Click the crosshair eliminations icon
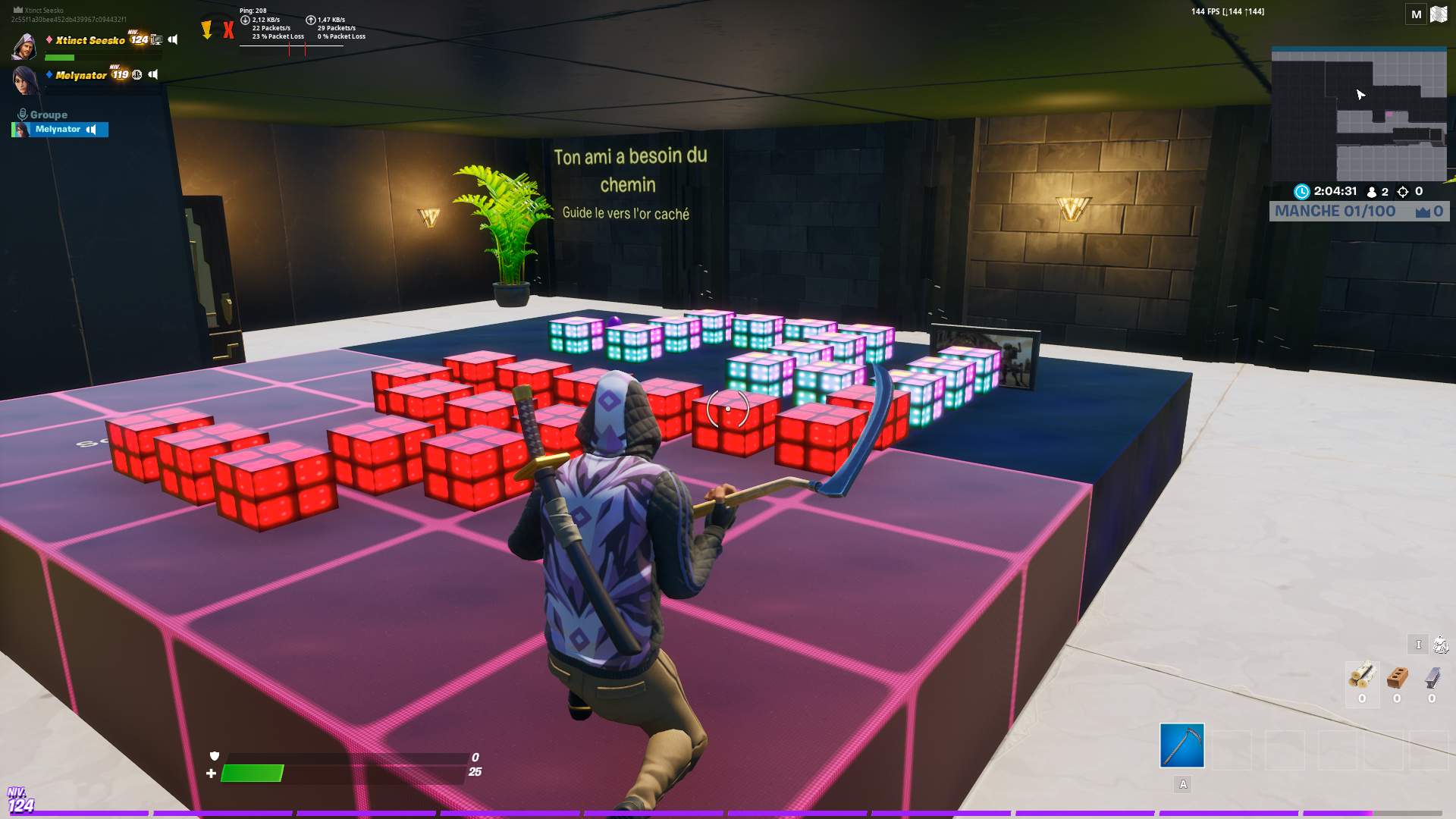This screenshot has width=1456, height=819. pyautogui.click(x=1403, y=192)
